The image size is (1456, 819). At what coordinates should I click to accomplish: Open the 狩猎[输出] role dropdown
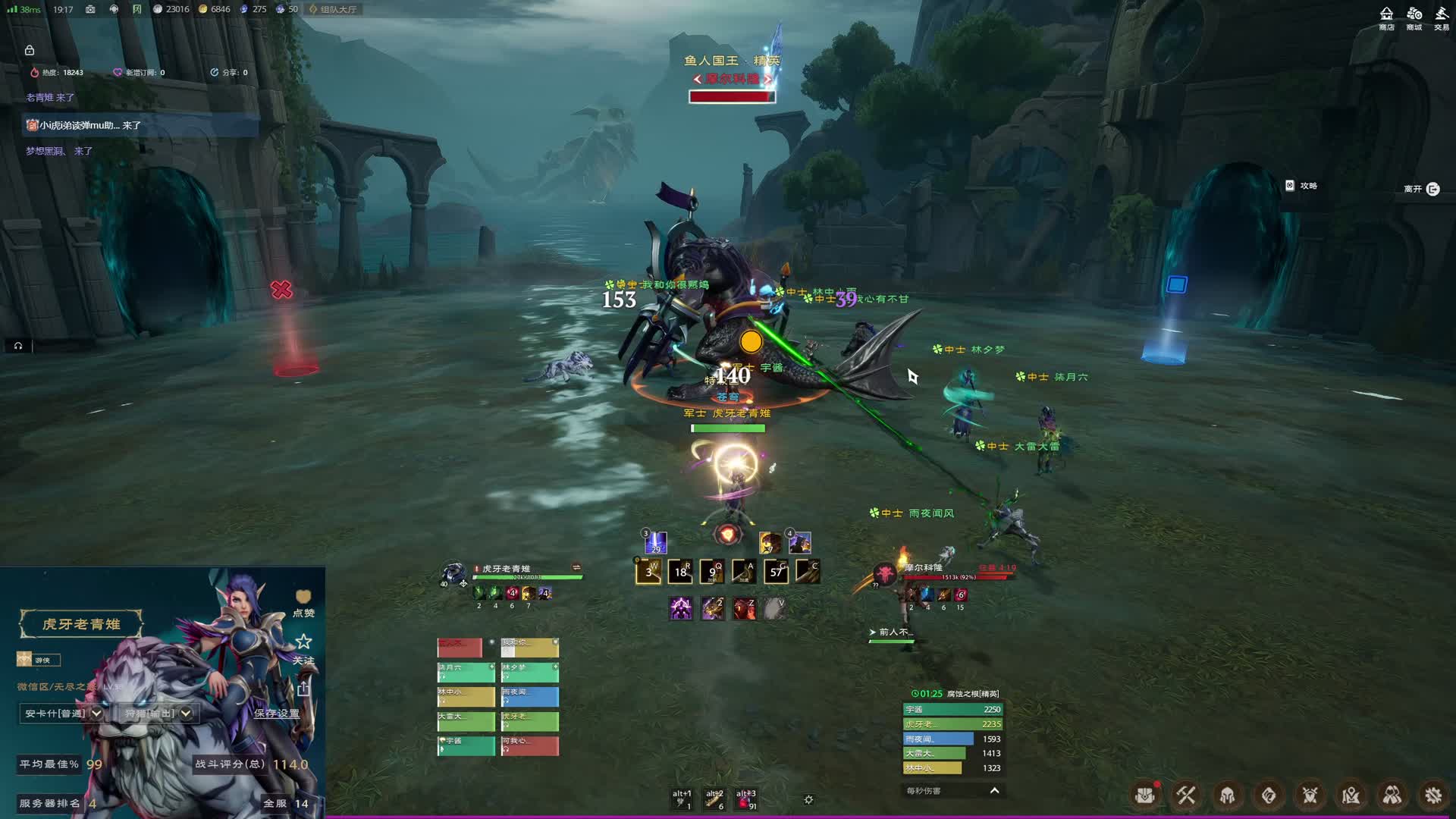(158, 714)
